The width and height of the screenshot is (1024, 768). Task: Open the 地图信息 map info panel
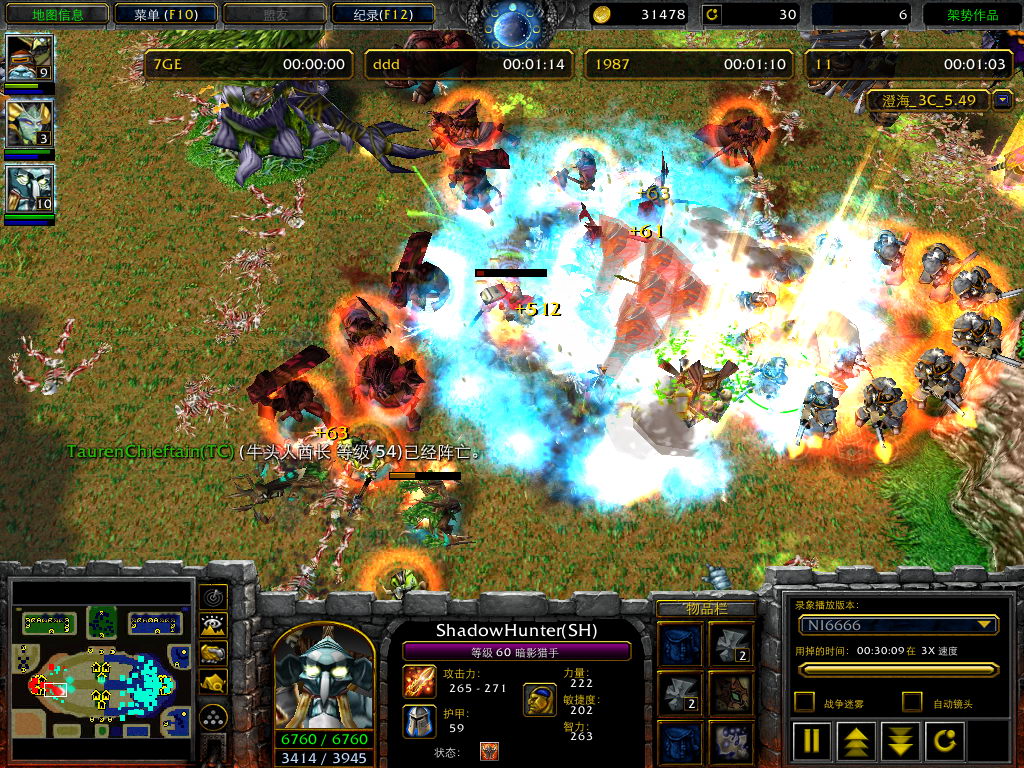coord(57,15)
